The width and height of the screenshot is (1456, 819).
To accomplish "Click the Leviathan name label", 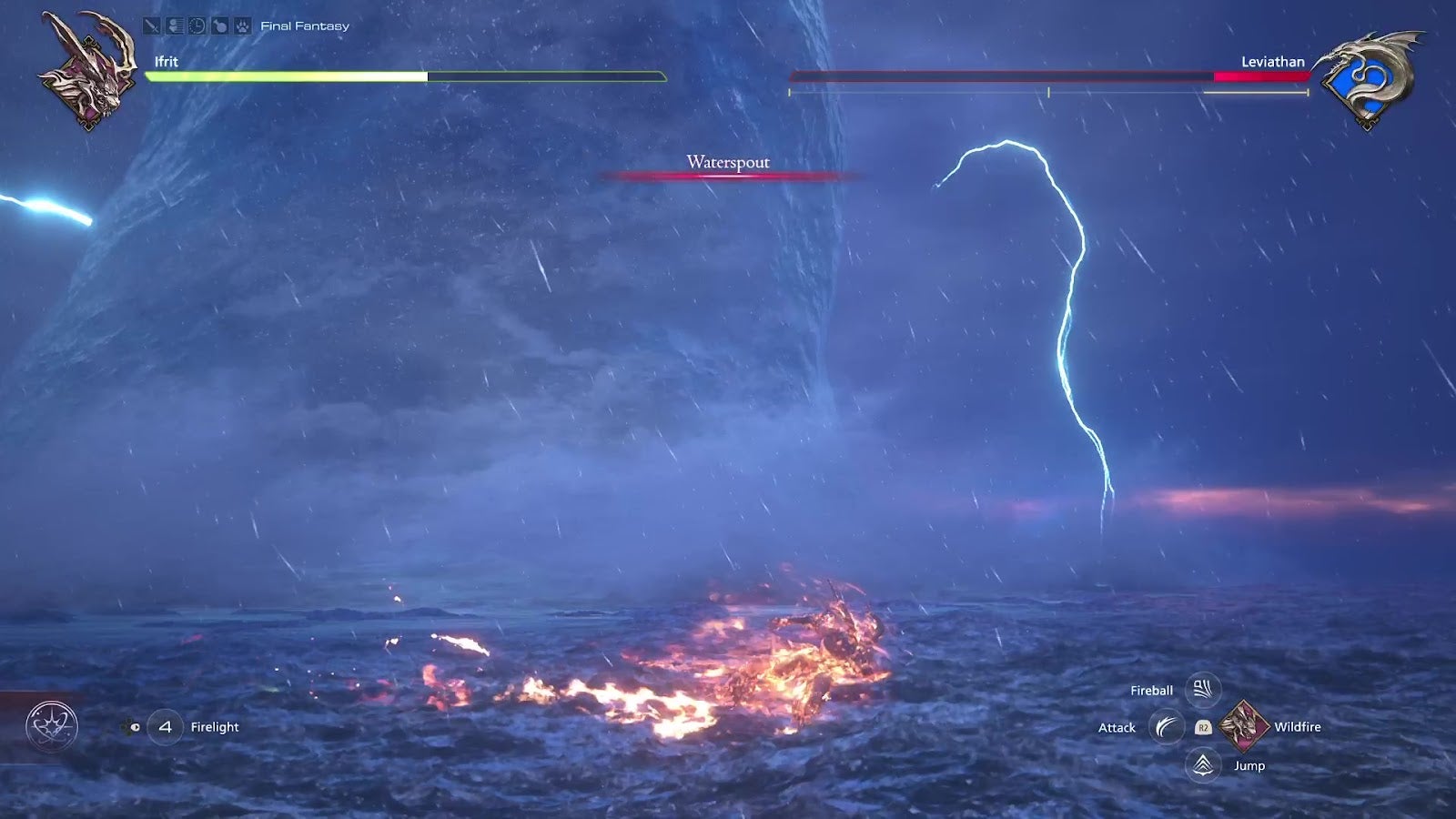I will tap(1272, 62).
